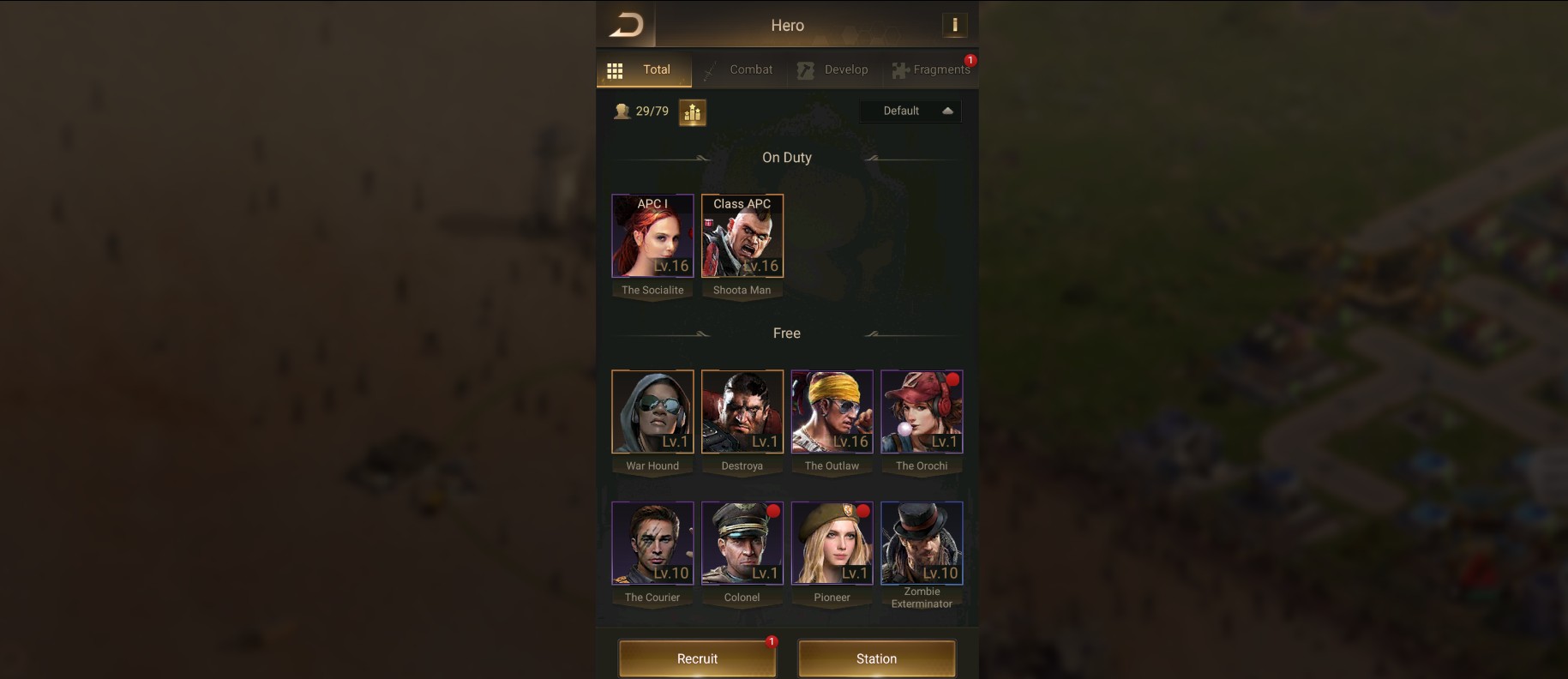The height and width of the screenshot is (679, 1568).
Task: Click the star ranking filter icon
Action: point(693,111)
